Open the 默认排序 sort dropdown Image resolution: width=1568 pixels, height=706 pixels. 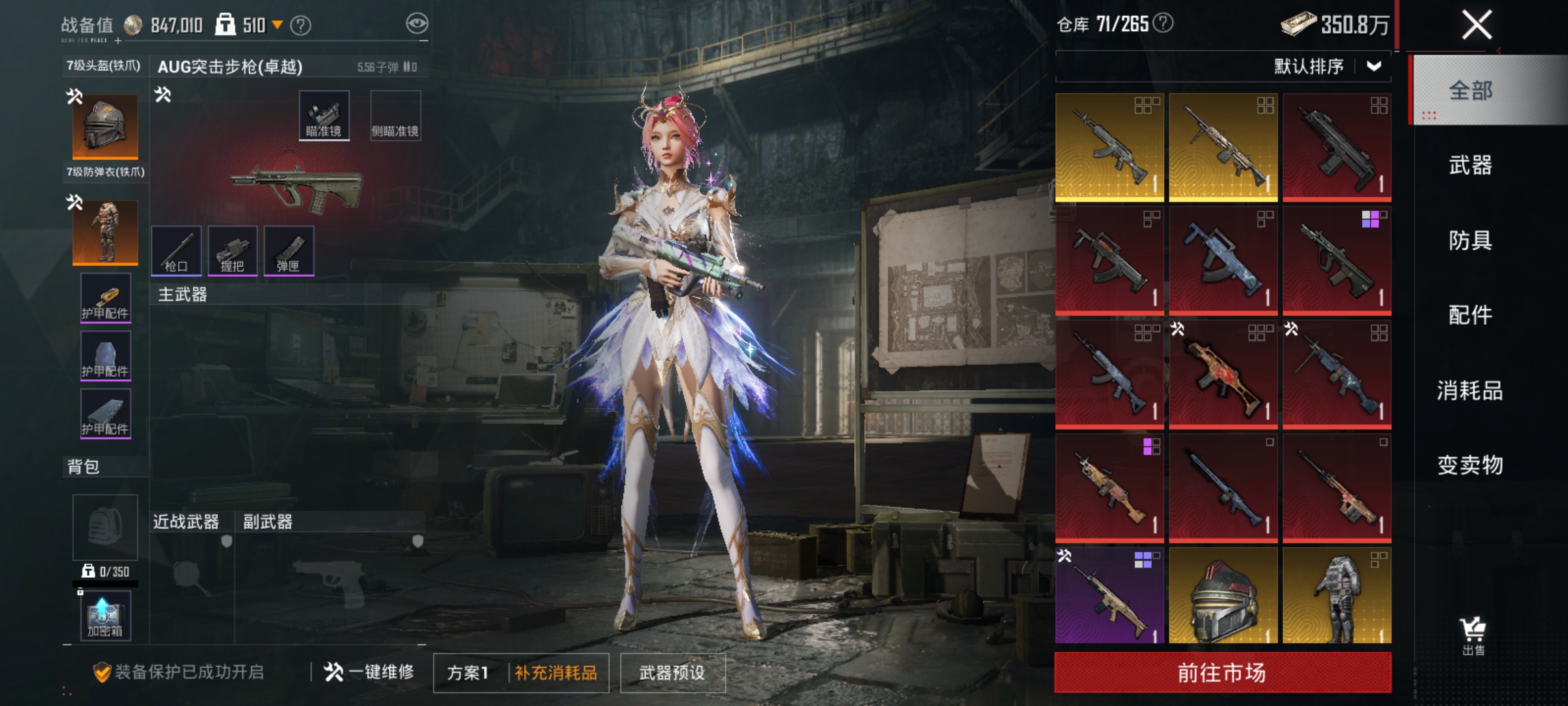[x=1326, y=67]
